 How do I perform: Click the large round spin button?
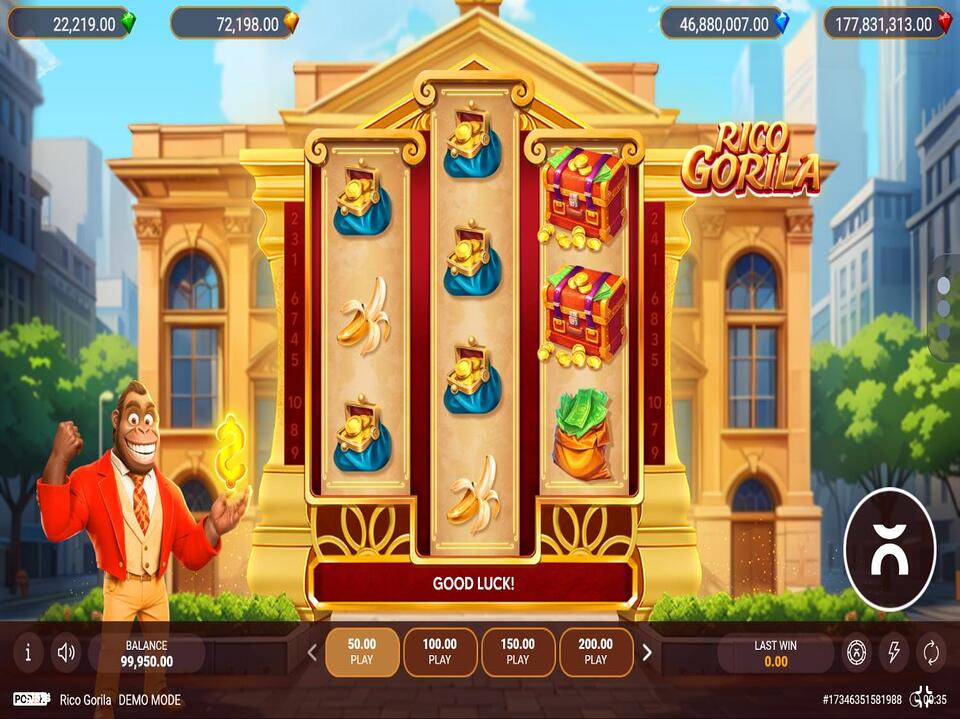[x=889, y=549]
